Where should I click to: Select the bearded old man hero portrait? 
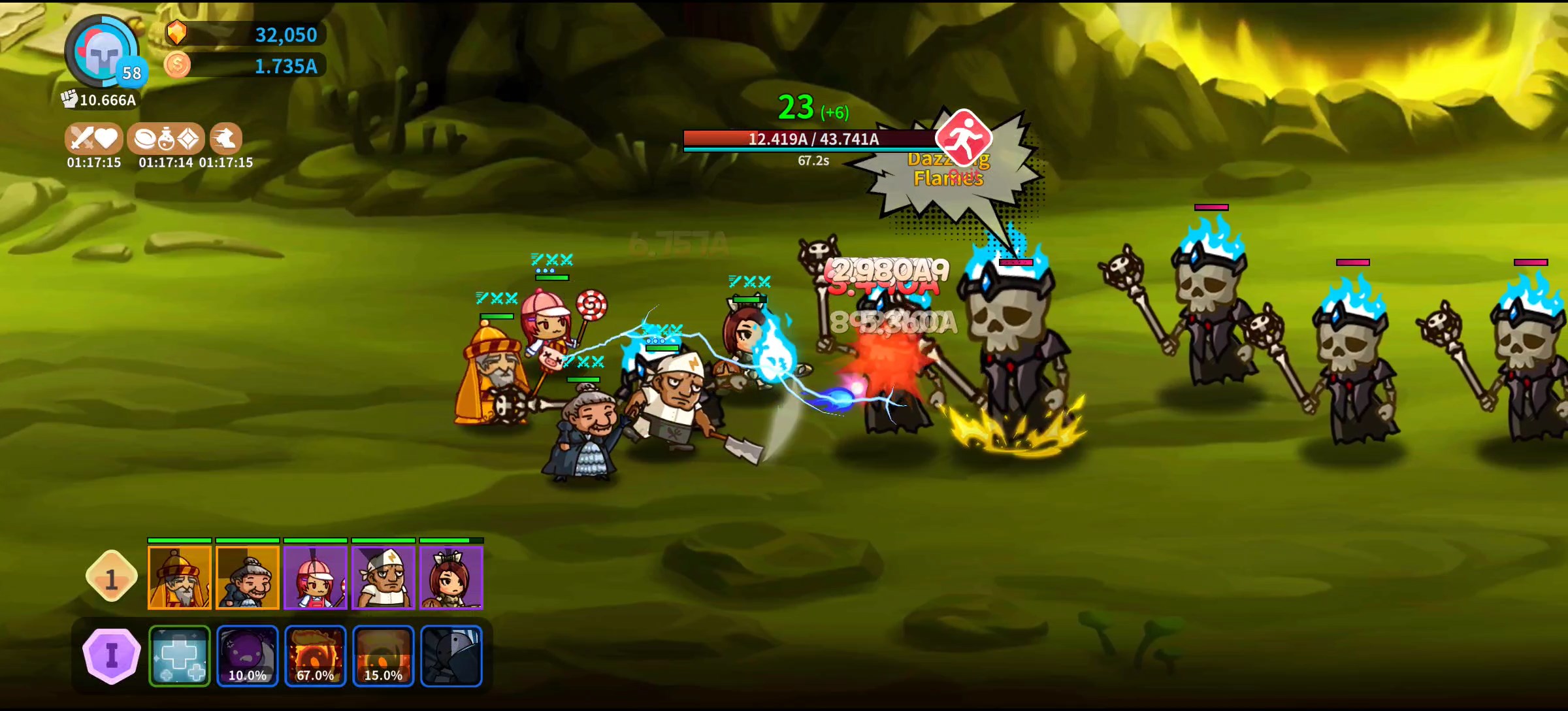click(x=180, y=578)
